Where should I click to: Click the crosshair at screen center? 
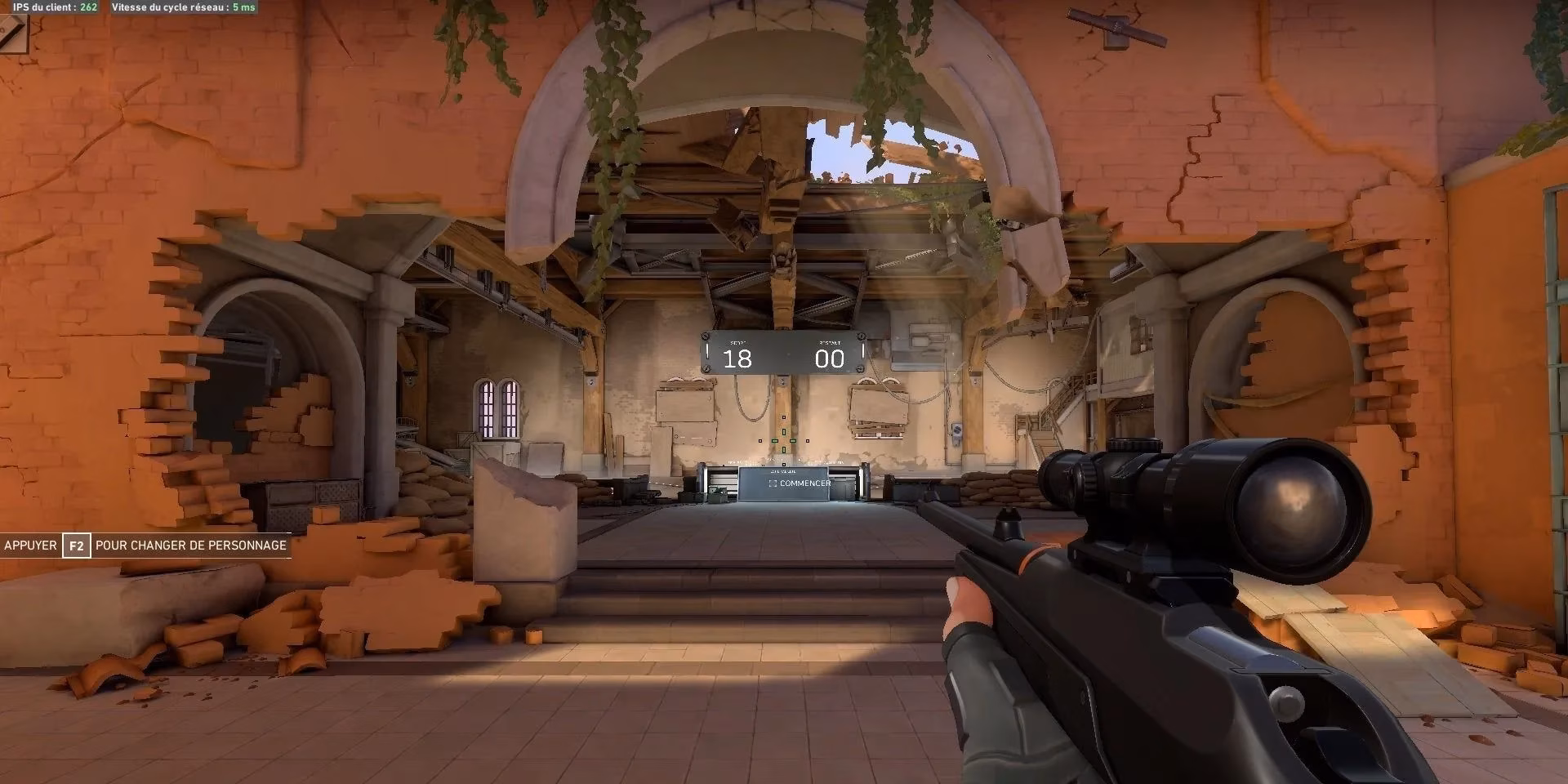pos(784,441)
